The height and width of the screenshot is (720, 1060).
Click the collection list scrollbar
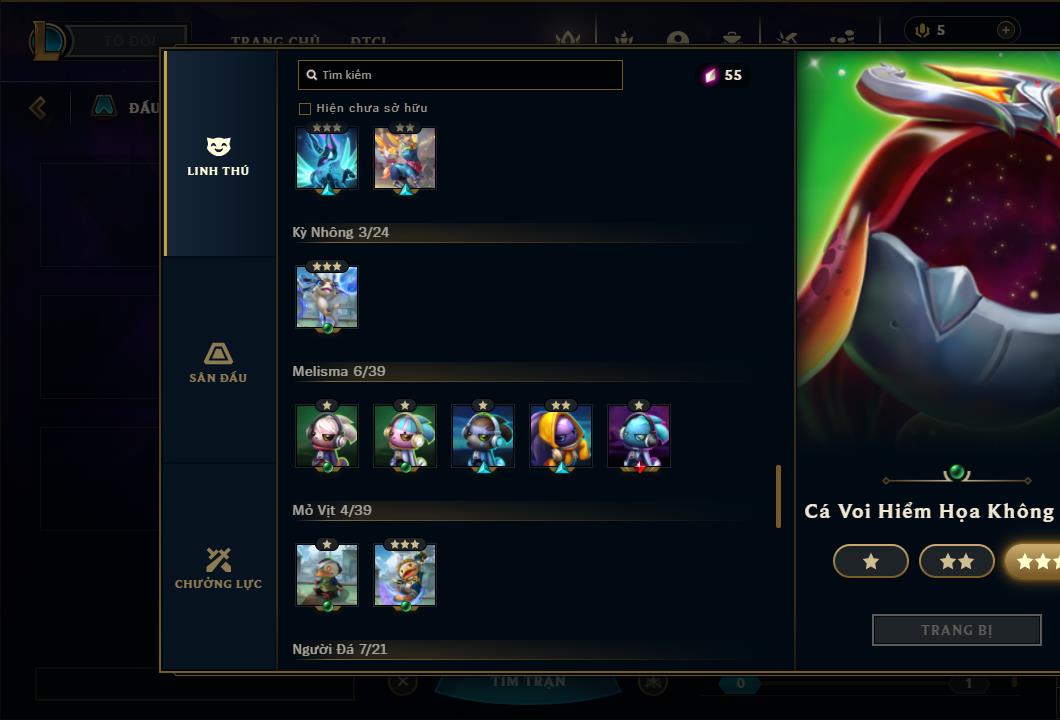tap(778, 496)
